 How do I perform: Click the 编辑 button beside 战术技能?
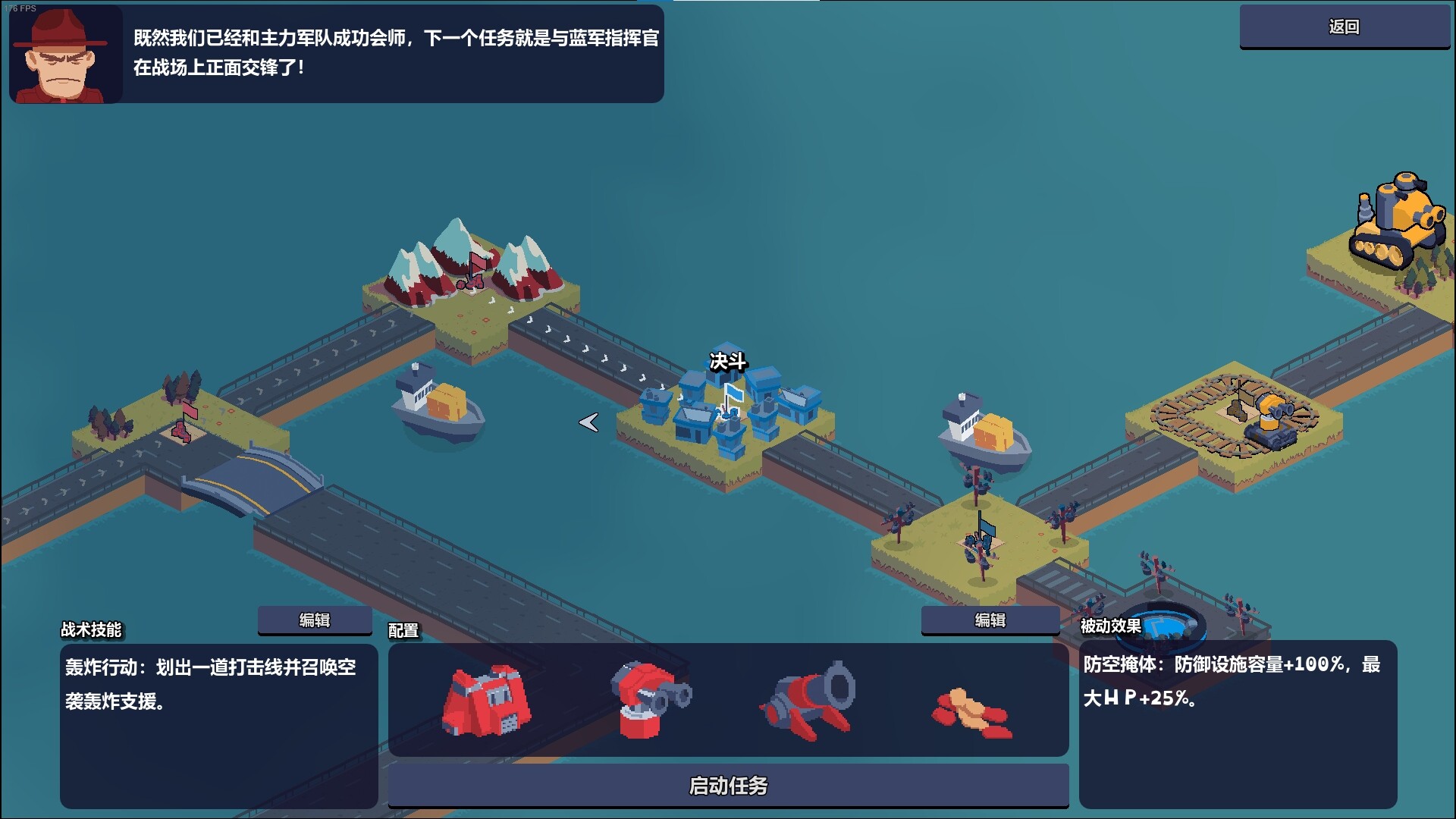click(313, 619)
